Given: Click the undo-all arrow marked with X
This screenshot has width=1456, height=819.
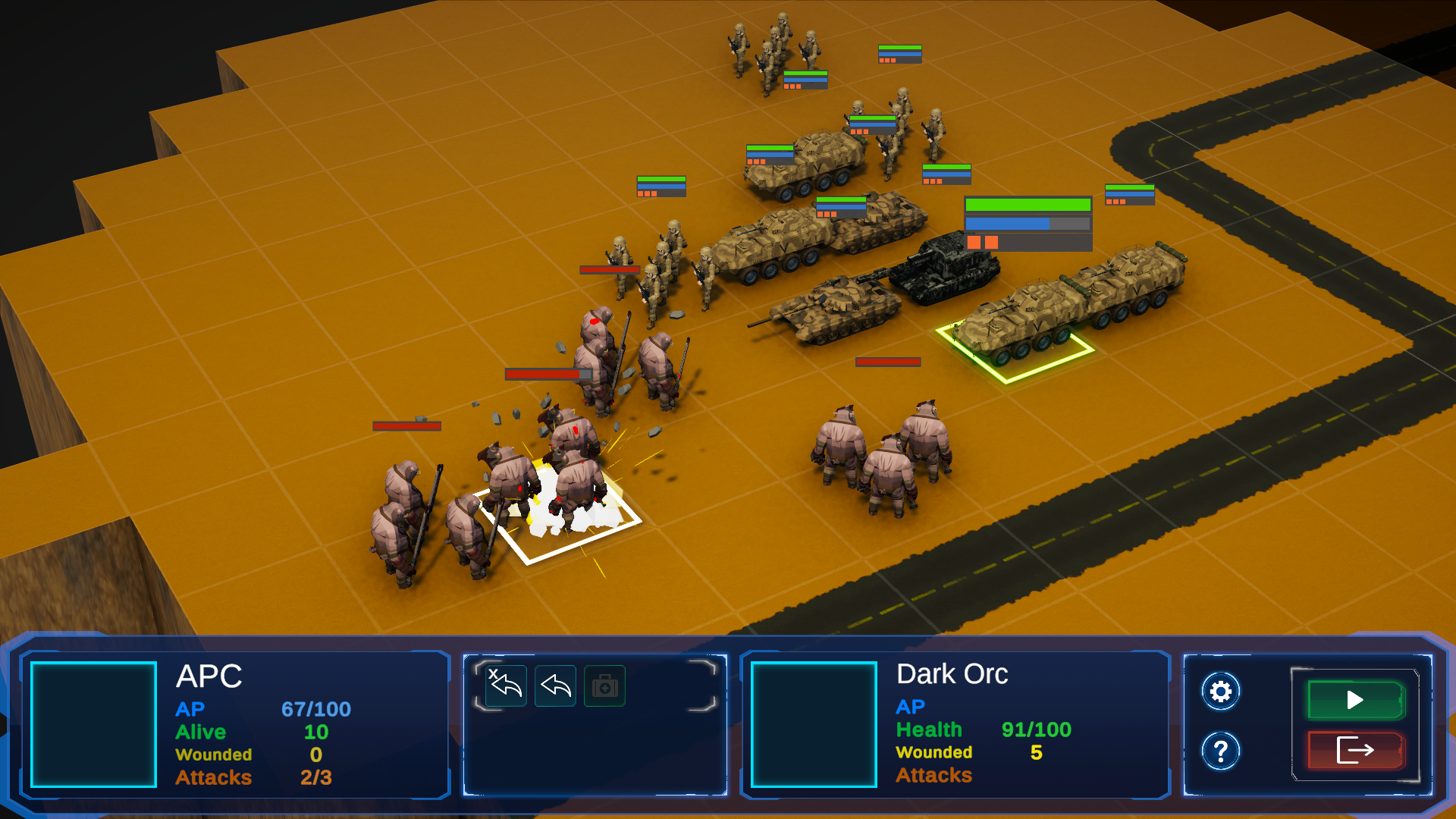Looking at the screenshot, I should tap(506, 686).
